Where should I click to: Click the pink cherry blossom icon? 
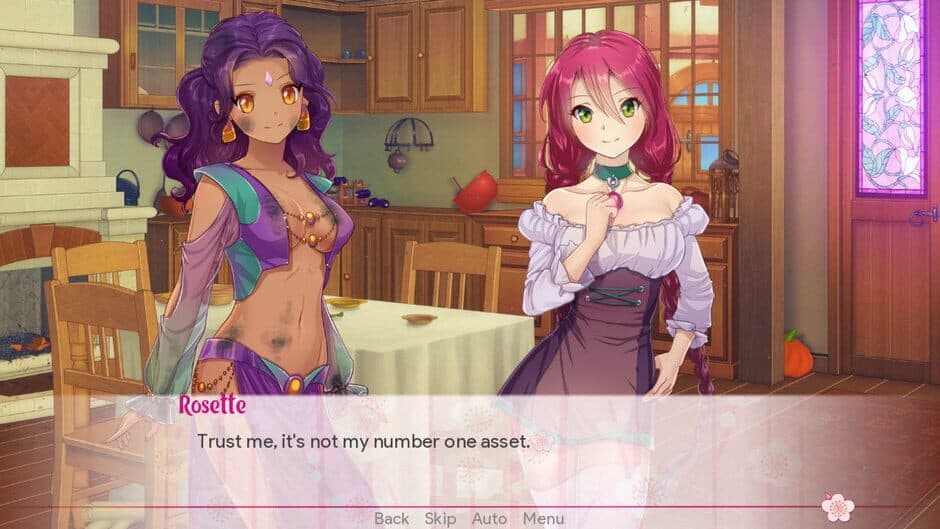837,507
